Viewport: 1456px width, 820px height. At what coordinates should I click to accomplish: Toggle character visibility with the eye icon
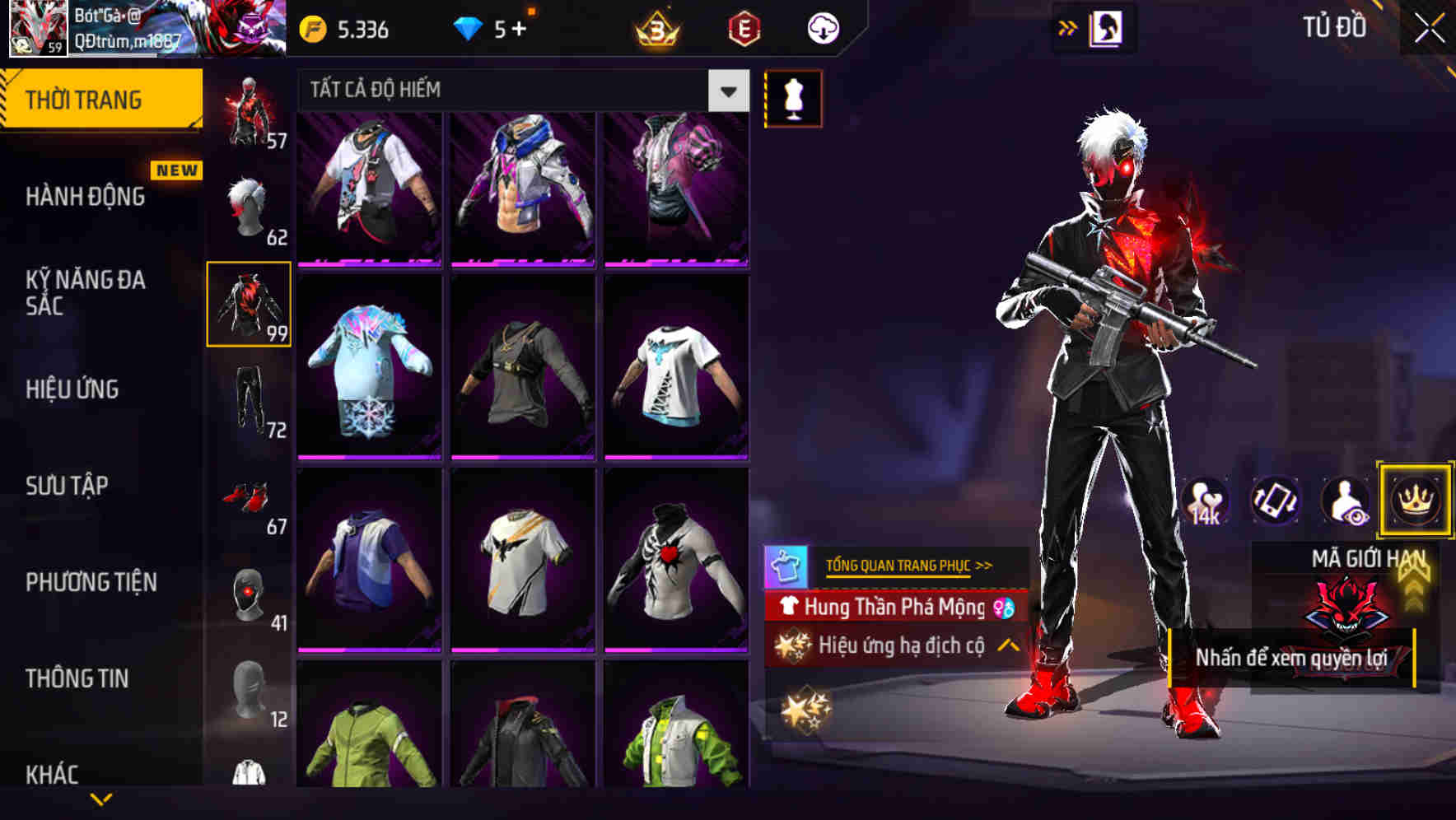[x=1344, y=501]
